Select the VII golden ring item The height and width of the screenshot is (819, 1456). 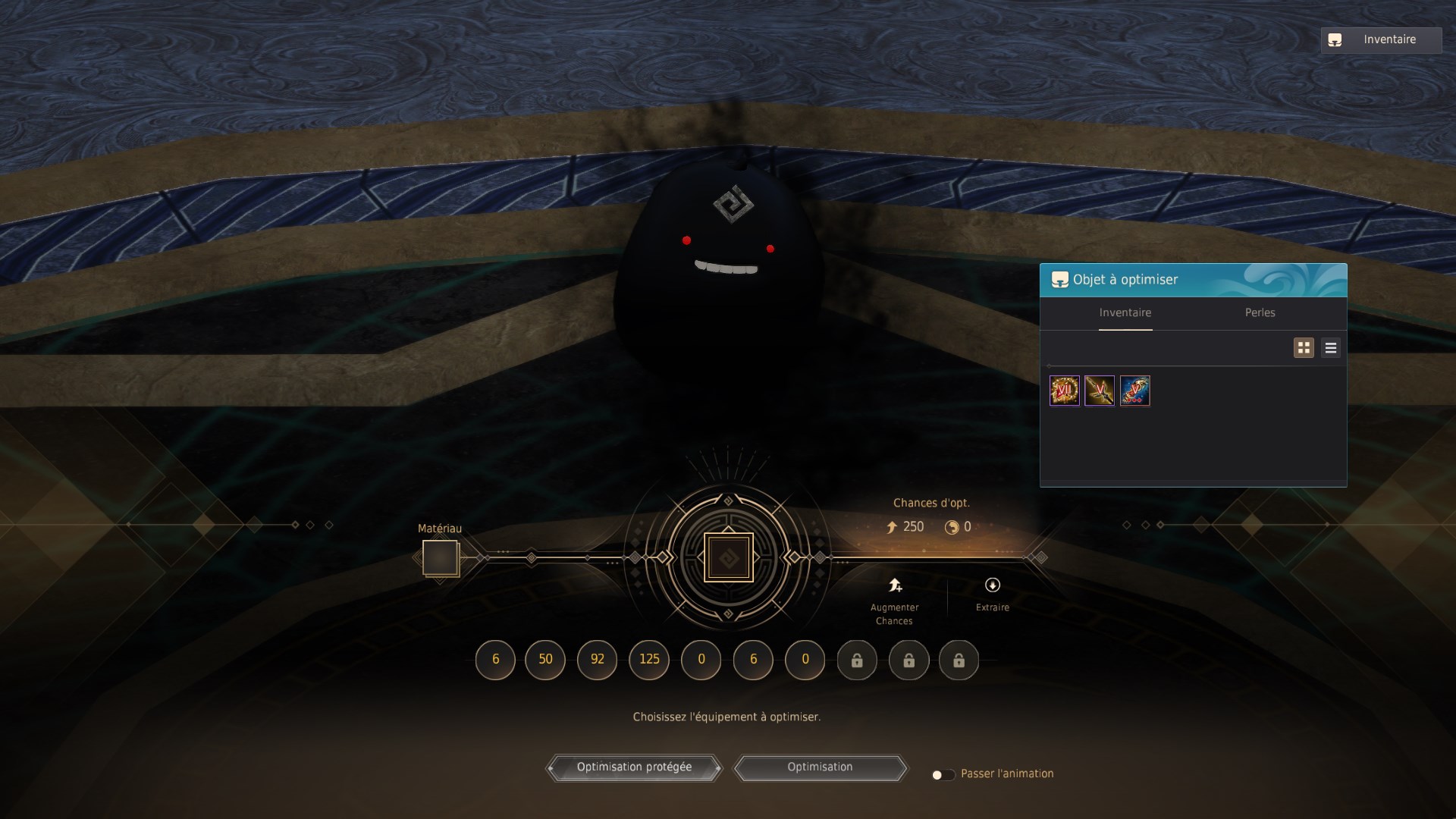point(1064,391)
